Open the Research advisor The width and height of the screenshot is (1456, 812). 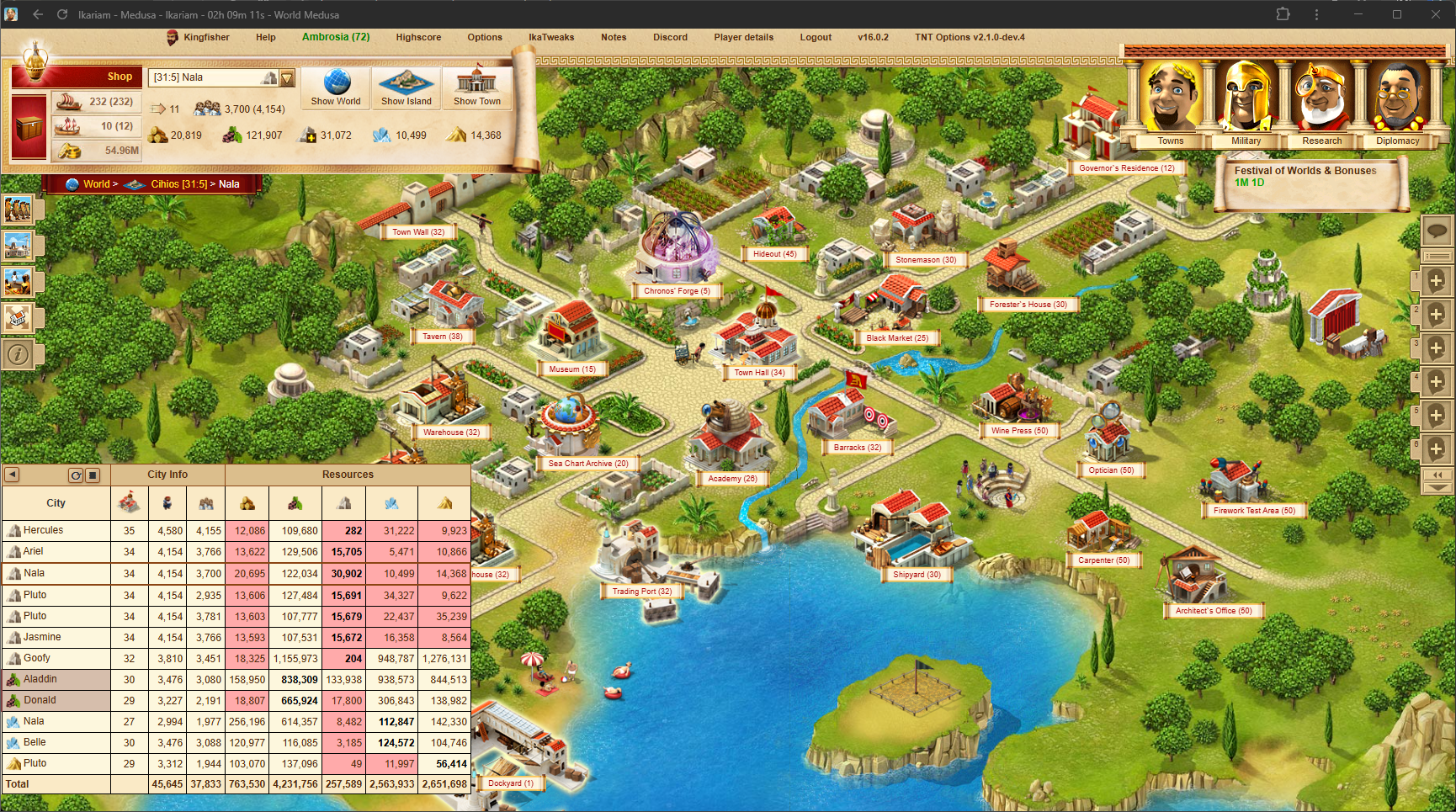click(x=1320, y=105)
